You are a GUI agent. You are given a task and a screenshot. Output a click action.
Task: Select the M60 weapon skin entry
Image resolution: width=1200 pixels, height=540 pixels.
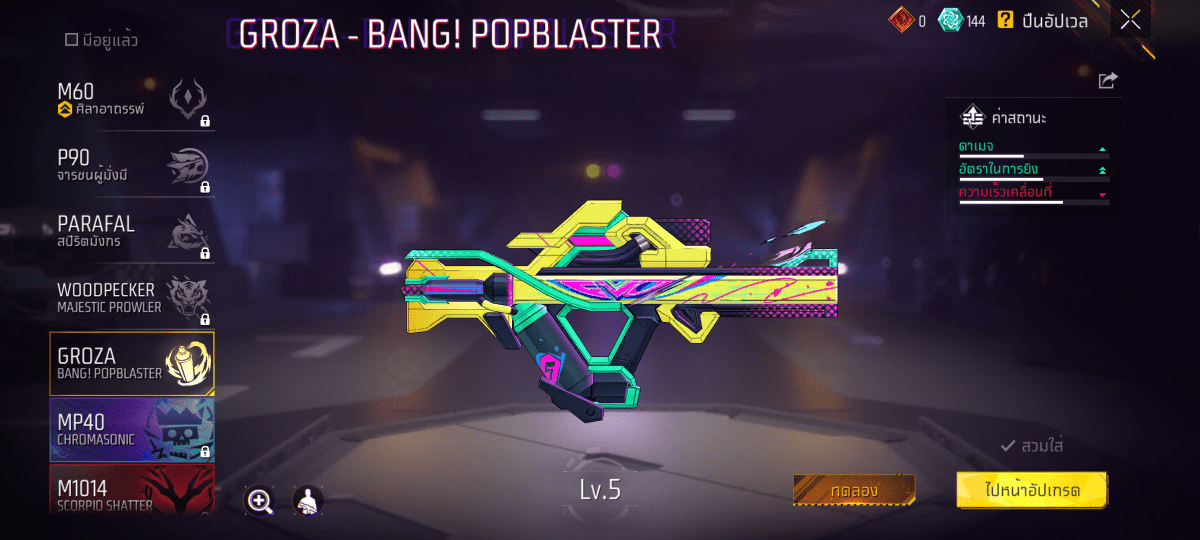coord(132,102)
